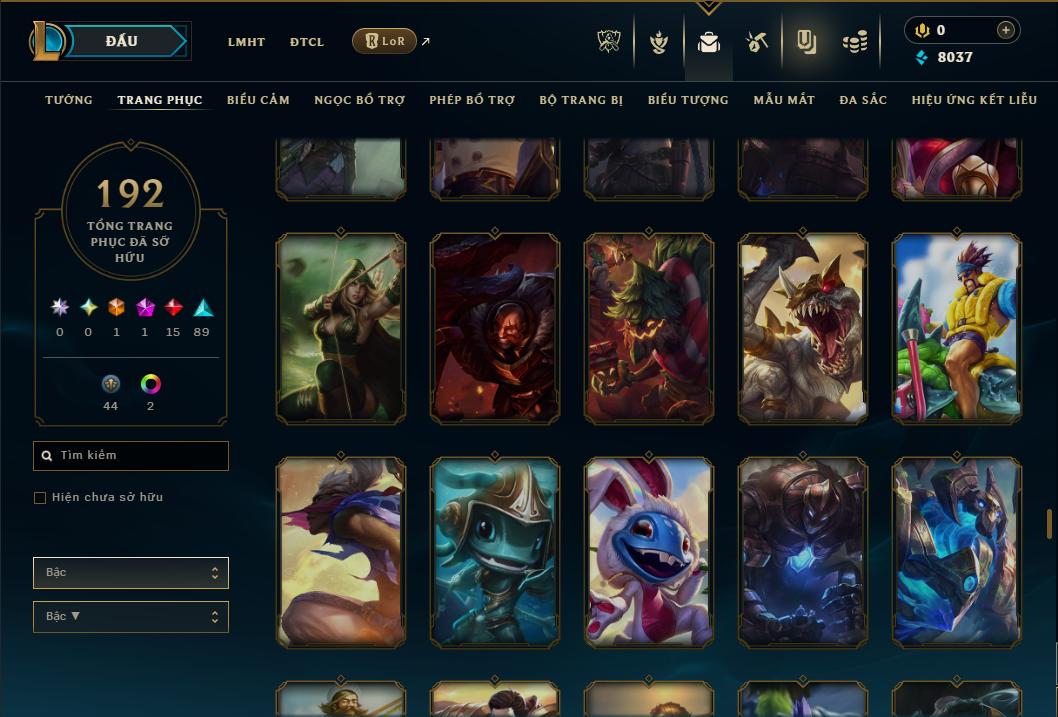Switch to the Đa Sắc chromas tab

coord(863,100)
